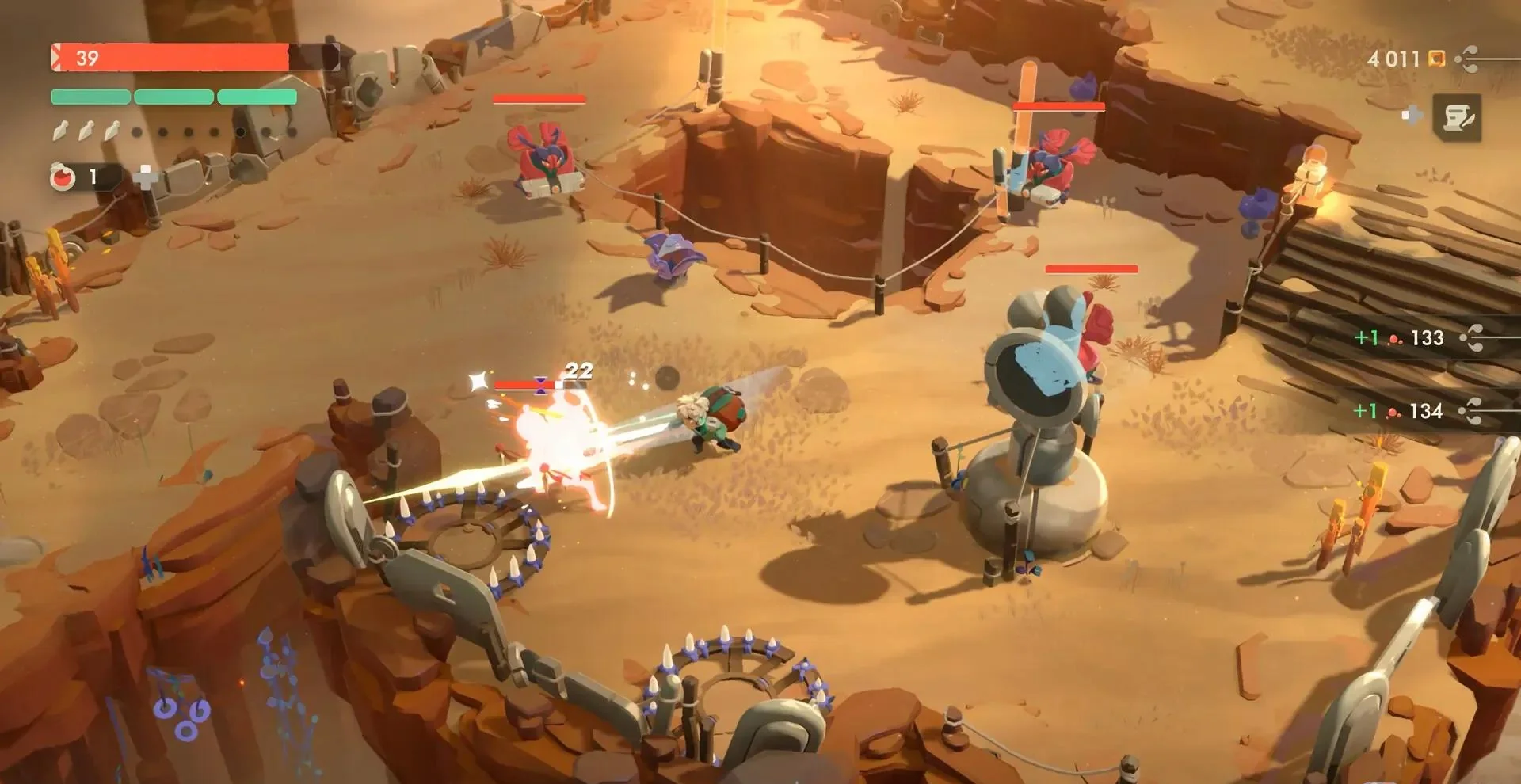Use the red health potion
Image resolution: width=1521 pixels, height=784 pixels.
point(63,177)
